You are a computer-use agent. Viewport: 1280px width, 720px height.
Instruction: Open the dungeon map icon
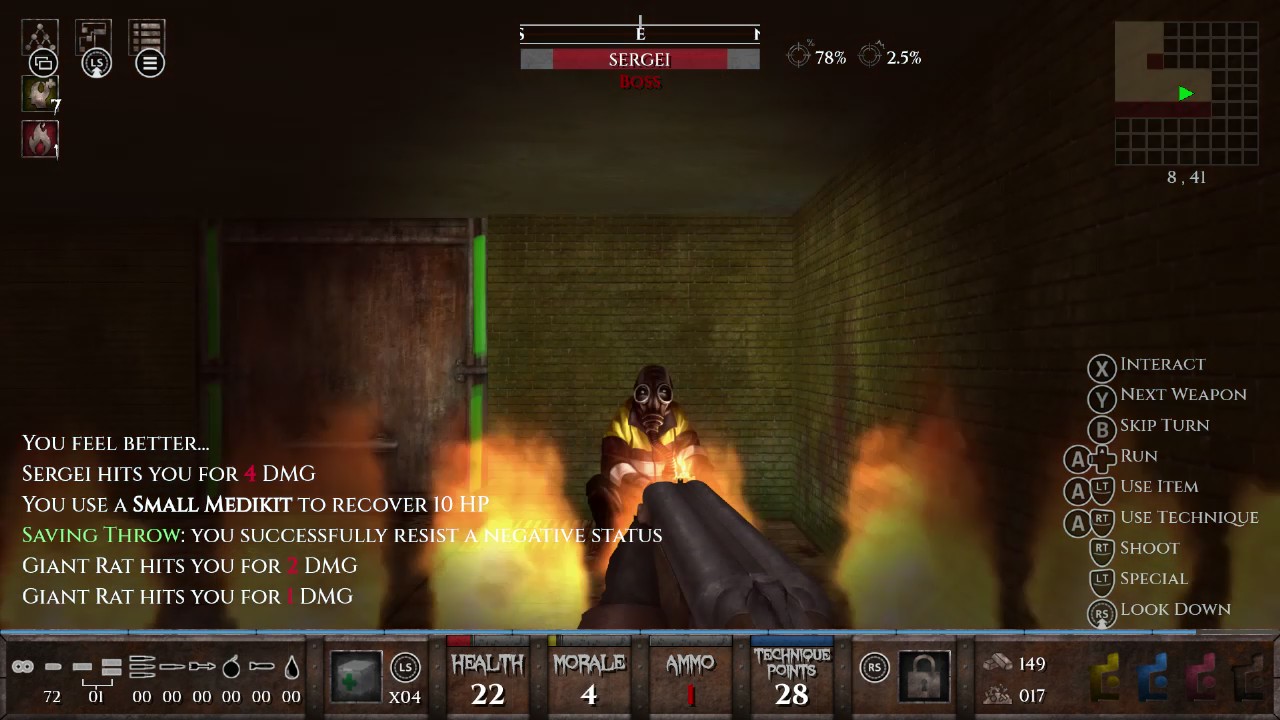[x=93, y=37]
